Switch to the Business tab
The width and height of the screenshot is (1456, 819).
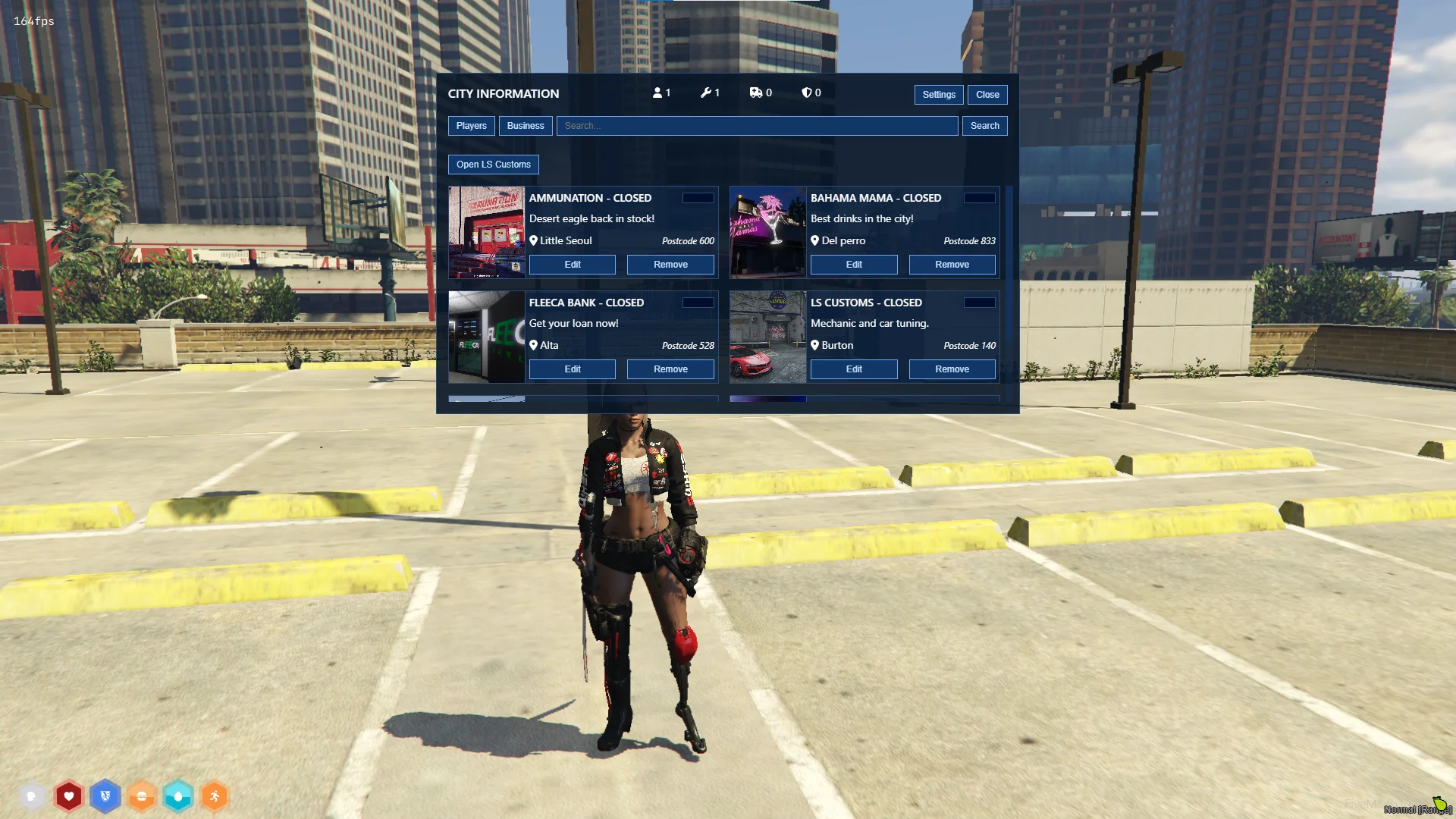(525, 126)
